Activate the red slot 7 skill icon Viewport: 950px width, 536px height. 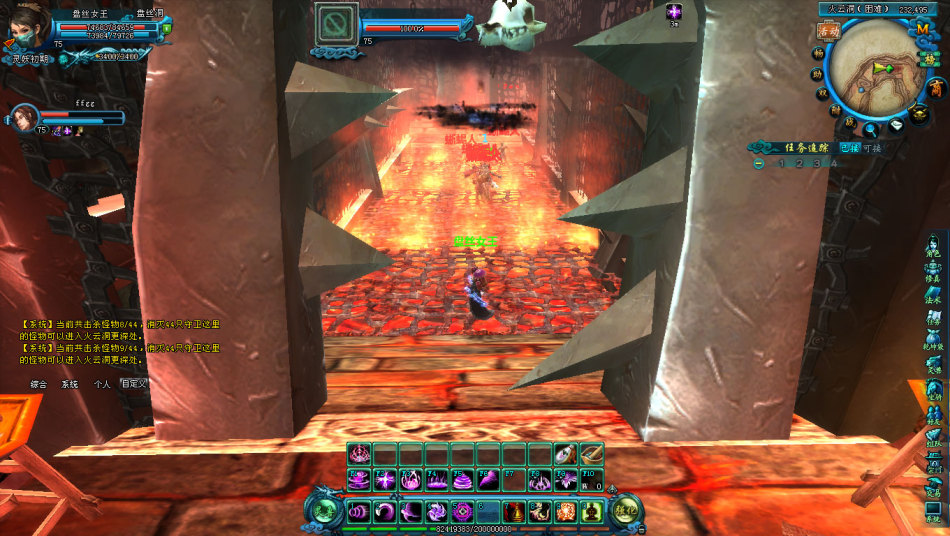(x=514, y=512)
